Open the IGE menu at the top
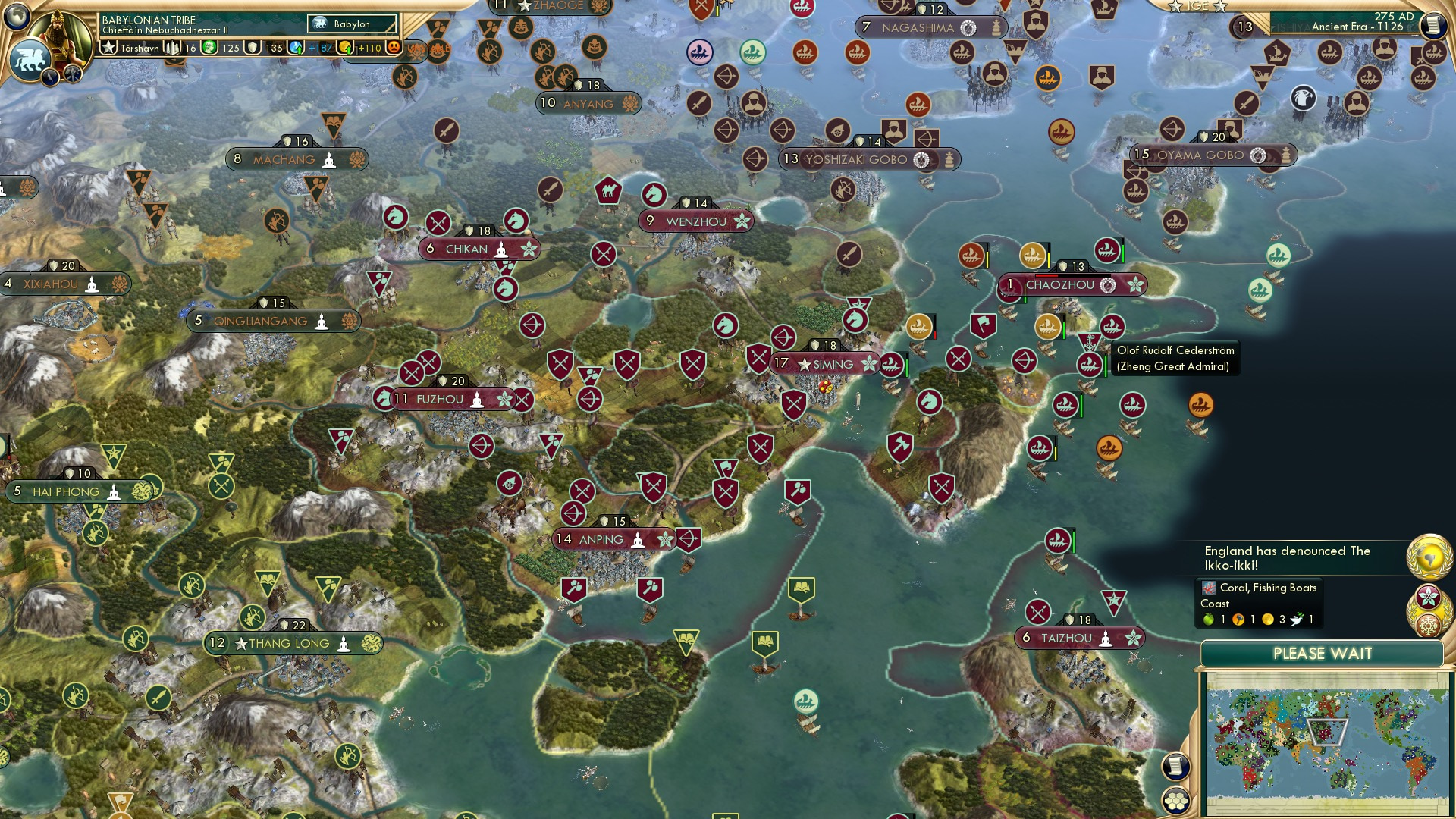The image size is (1456, 819). [x=1198, y=7]
